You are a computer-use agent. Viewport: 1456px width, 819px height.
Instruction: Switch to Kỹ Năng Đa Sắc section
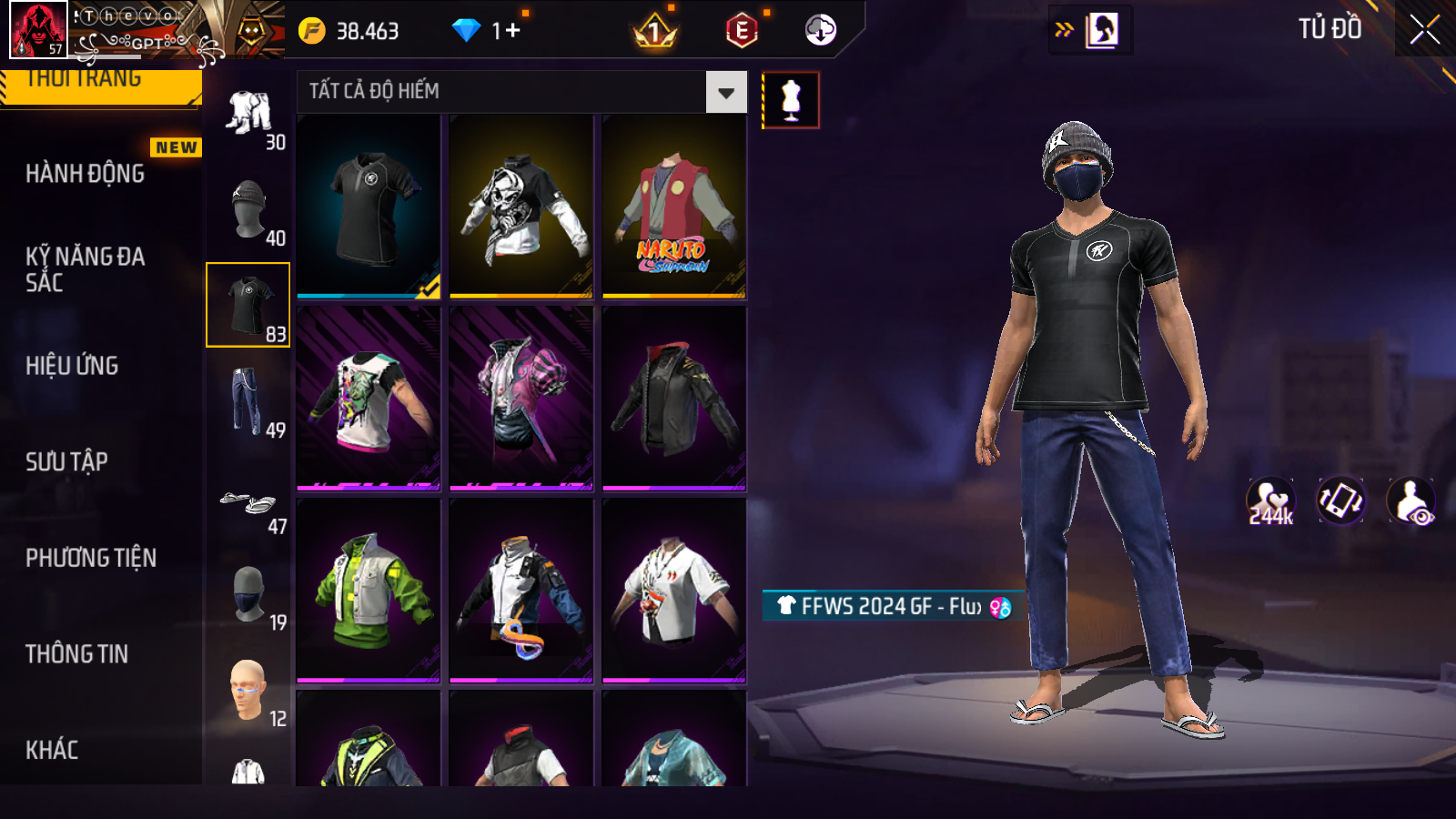[86, 269]
